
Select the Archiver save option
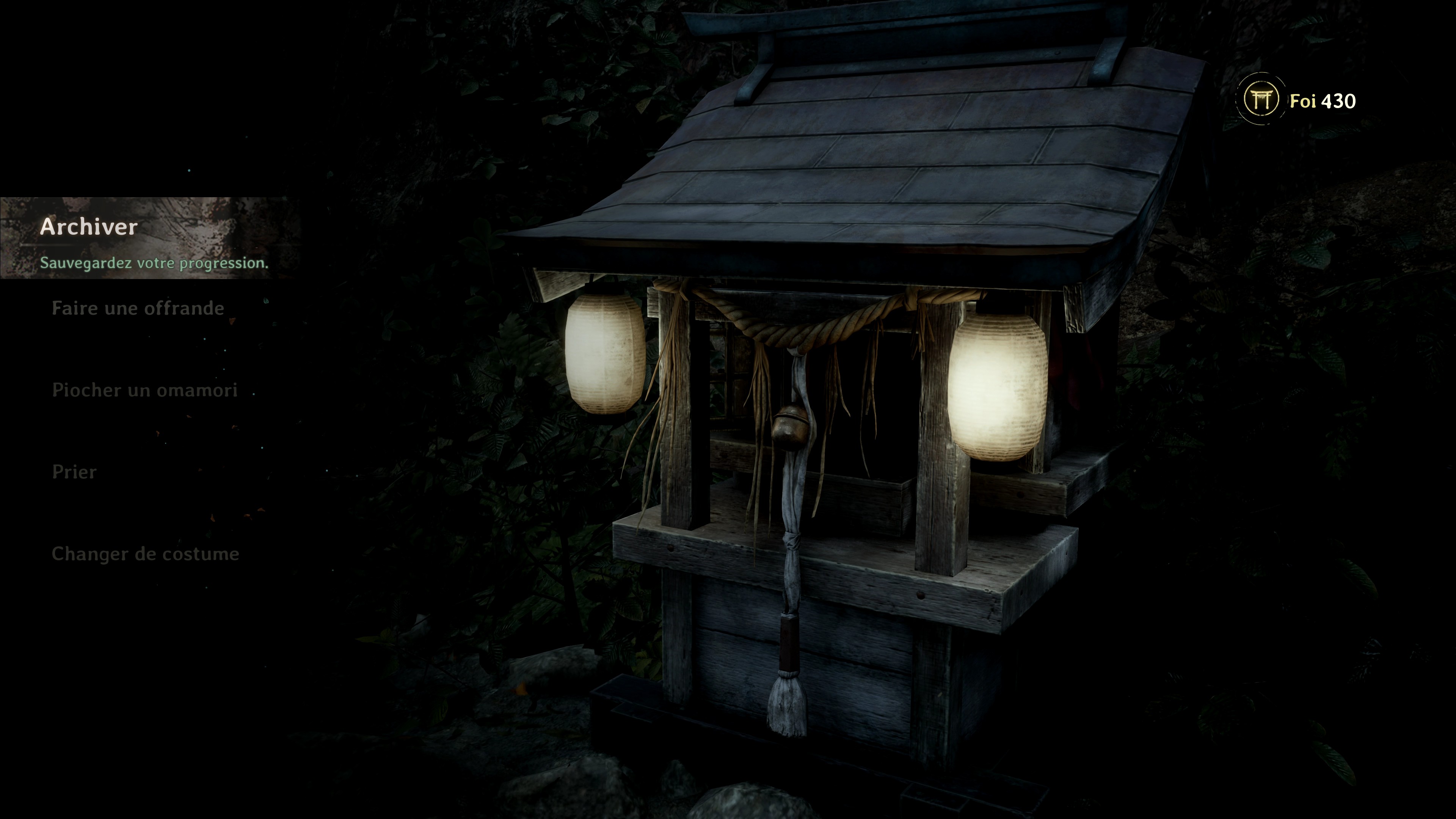(x=89, y=227)
